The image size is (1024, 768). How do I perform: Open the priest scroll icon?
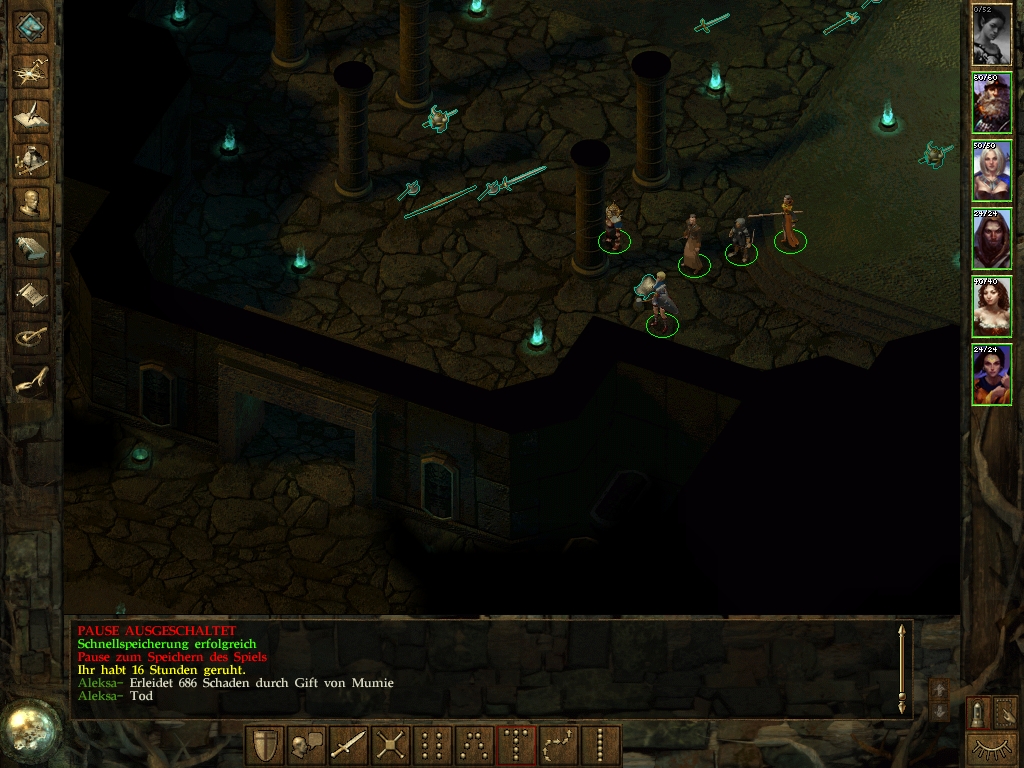[32, 293]
